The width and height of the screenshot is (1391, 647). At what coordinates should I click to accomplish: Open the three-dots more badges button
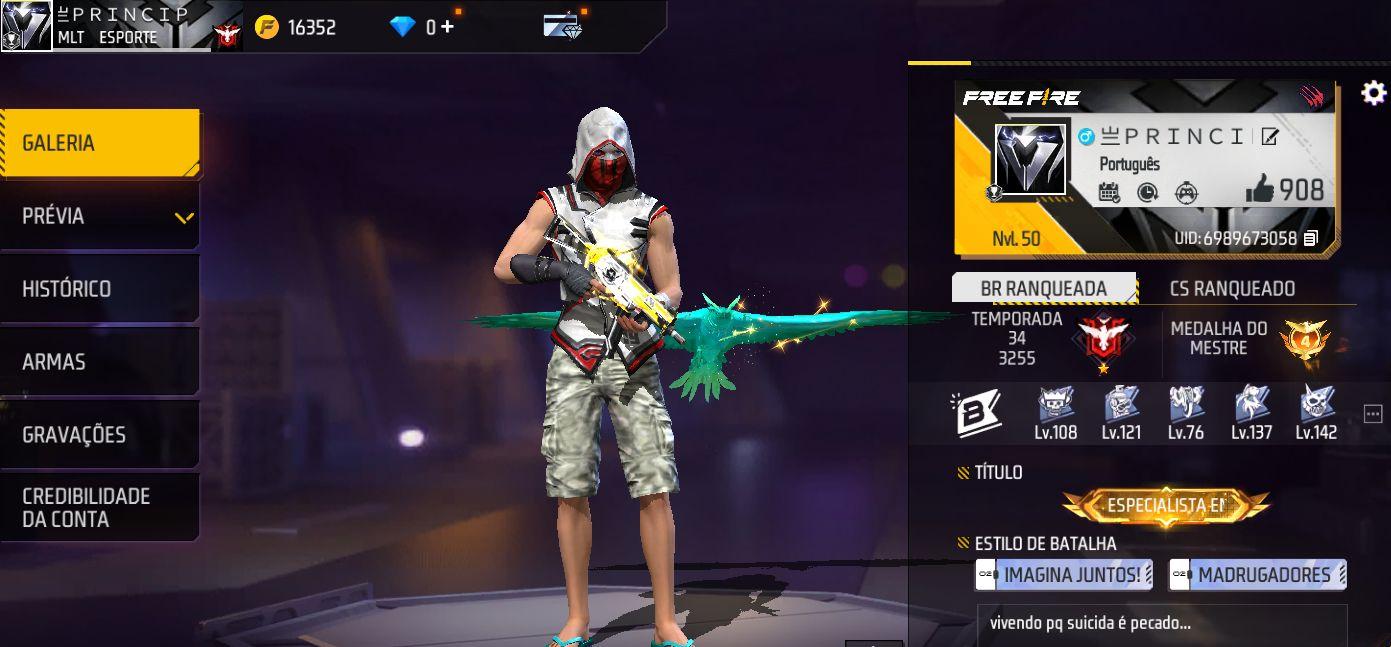[1372, 413]
